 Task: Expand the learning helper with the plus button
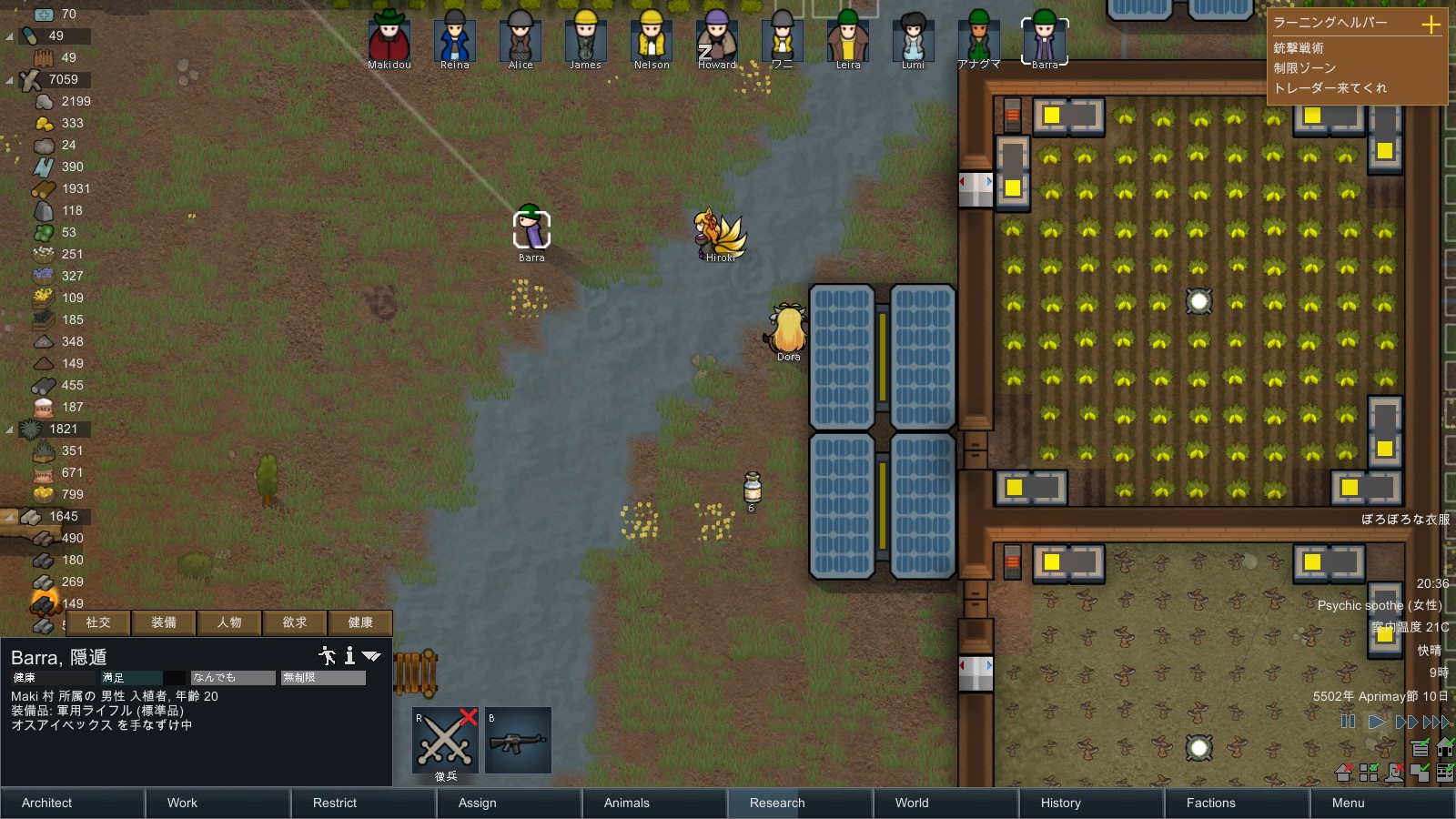tap(1432, 23)
